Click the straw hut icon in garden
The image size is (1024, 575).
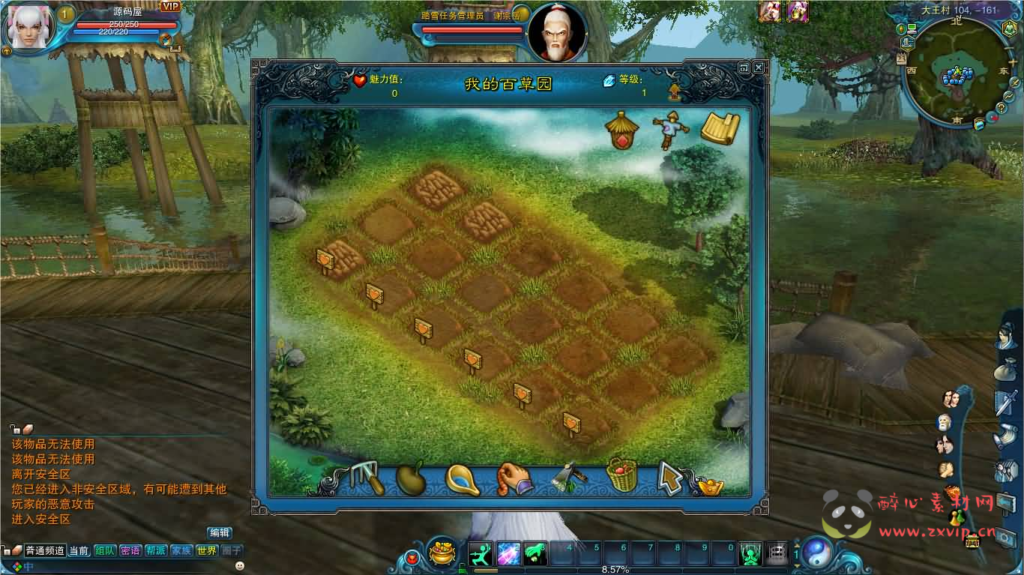tap(622, 129)
